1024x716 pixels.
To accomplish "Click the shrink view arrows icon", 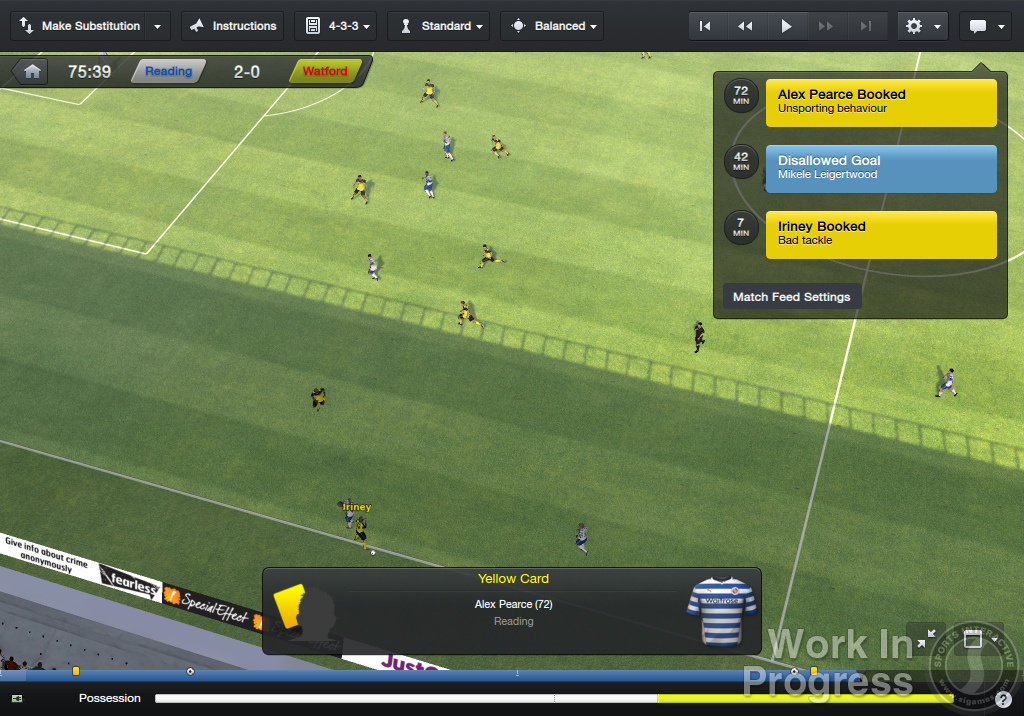I will (x=926, y=638).
